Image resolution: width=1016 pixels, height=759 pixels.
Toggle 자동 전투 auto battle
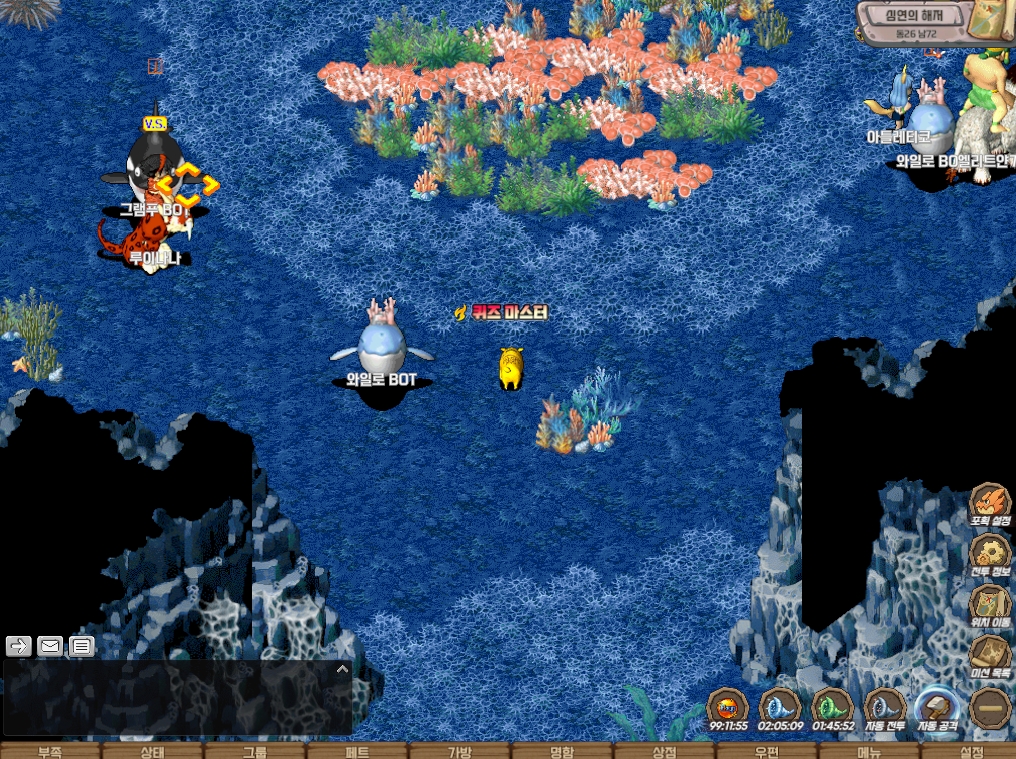(x=884, y=707)
